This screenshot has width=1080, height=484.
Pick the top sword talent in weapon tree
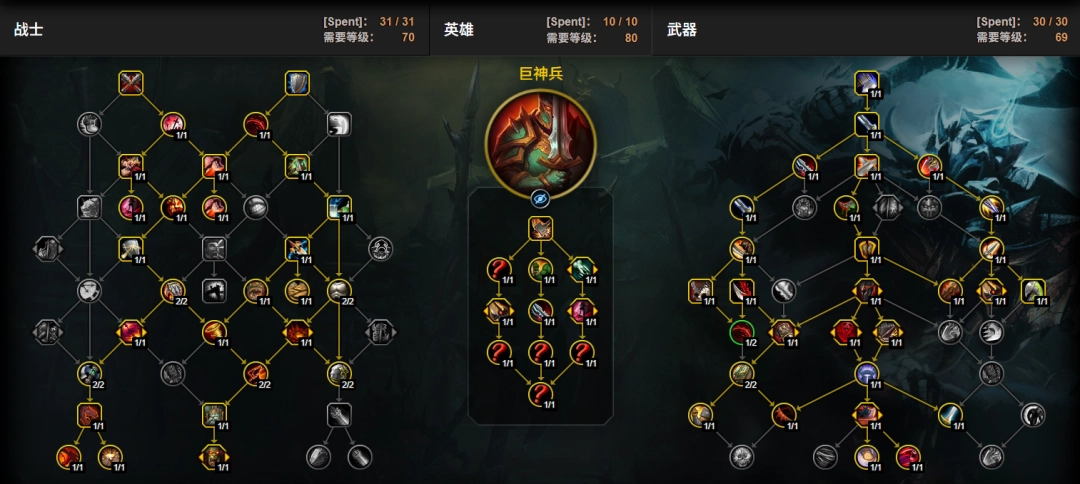point(867,81)
